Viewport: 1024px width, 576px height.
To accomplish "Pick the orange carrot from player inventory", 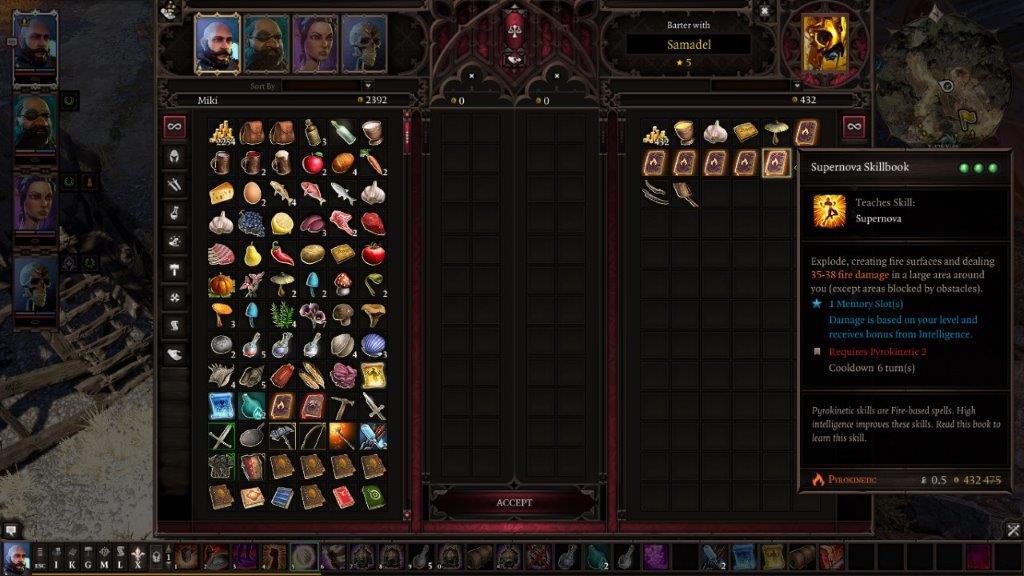I will (372, 162).
